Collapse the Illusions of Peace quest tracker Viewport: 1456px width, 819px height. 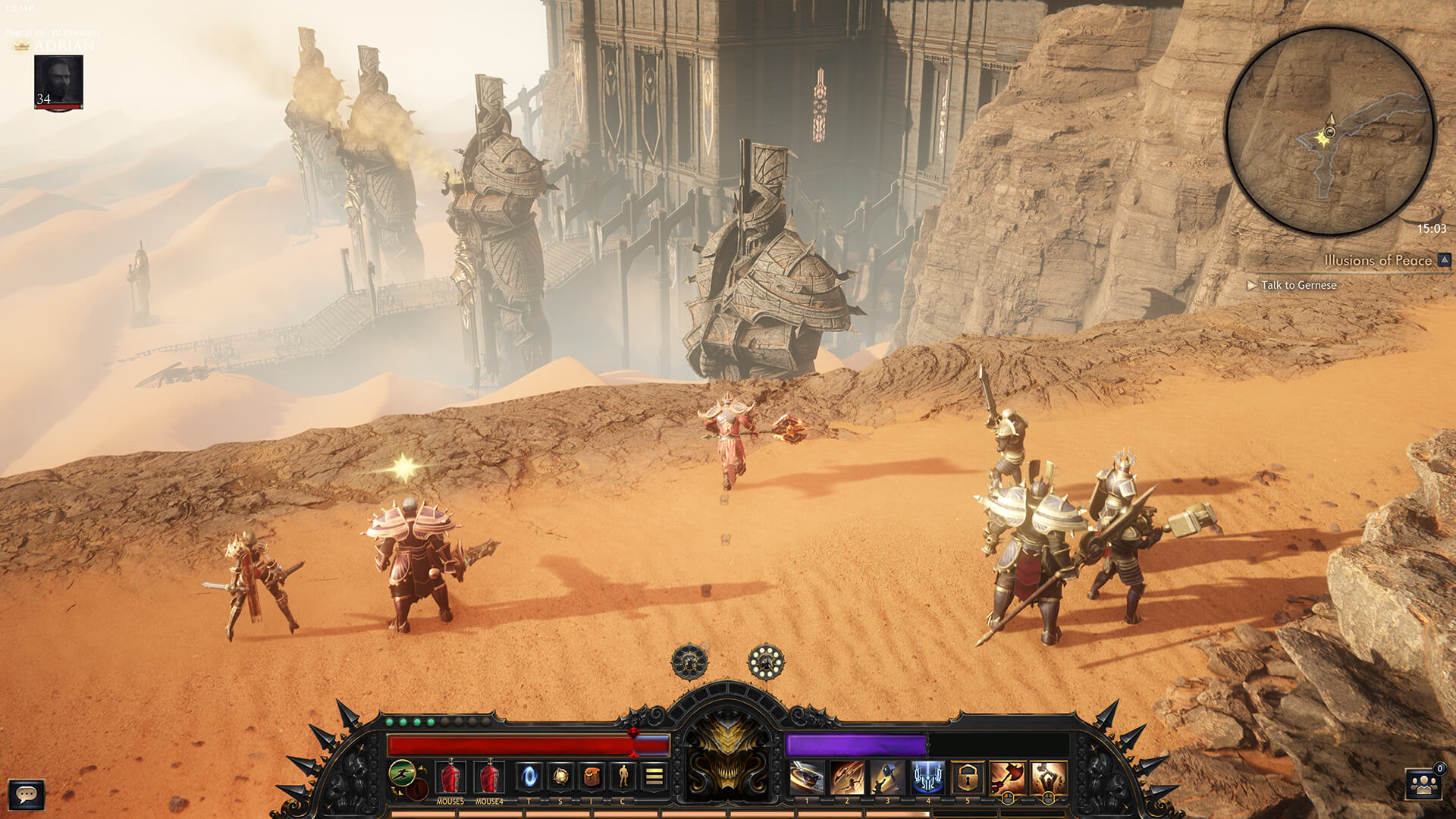coord(1444,260)
